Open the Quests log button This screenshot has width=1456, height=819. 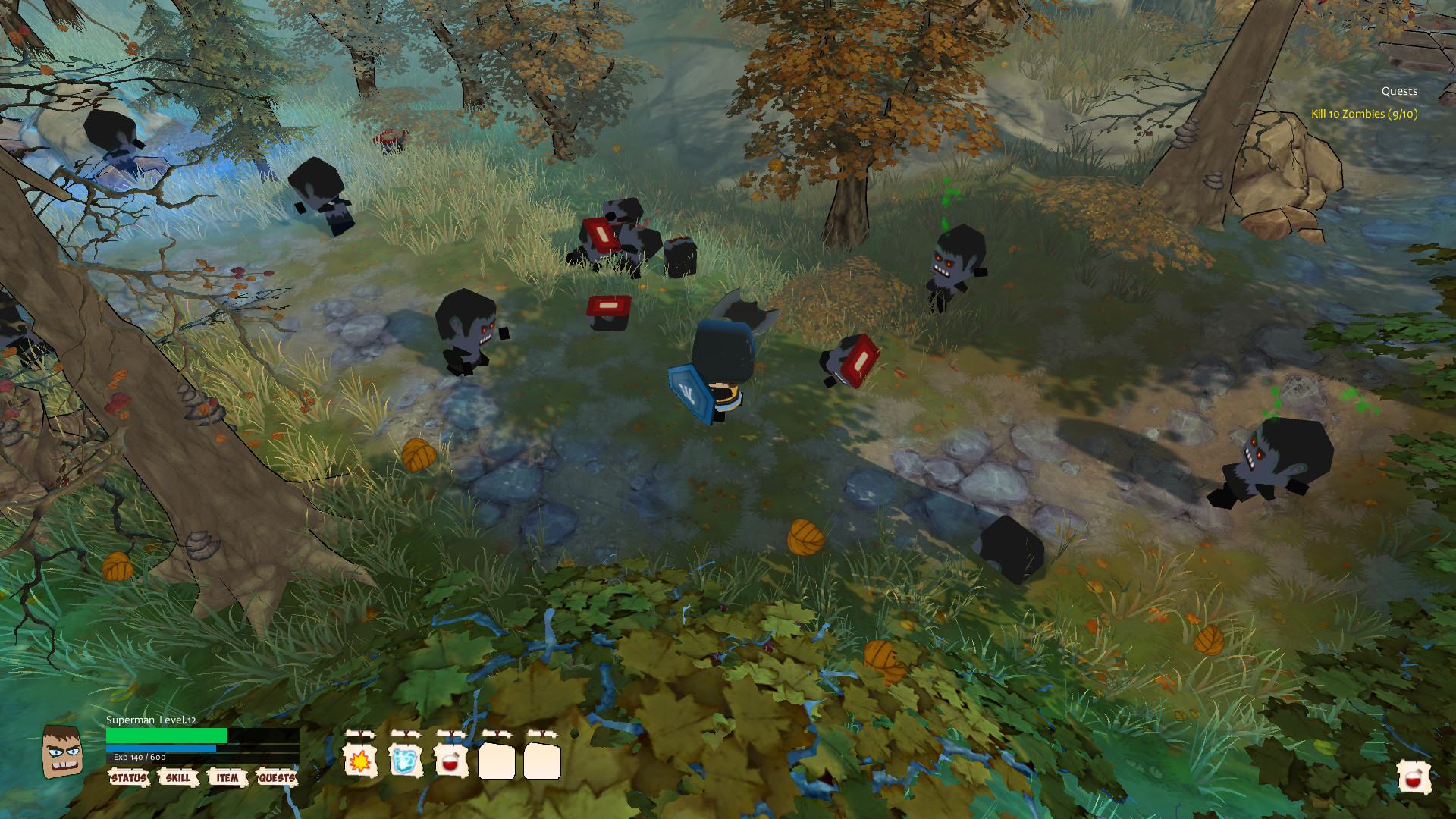(277, 778)
